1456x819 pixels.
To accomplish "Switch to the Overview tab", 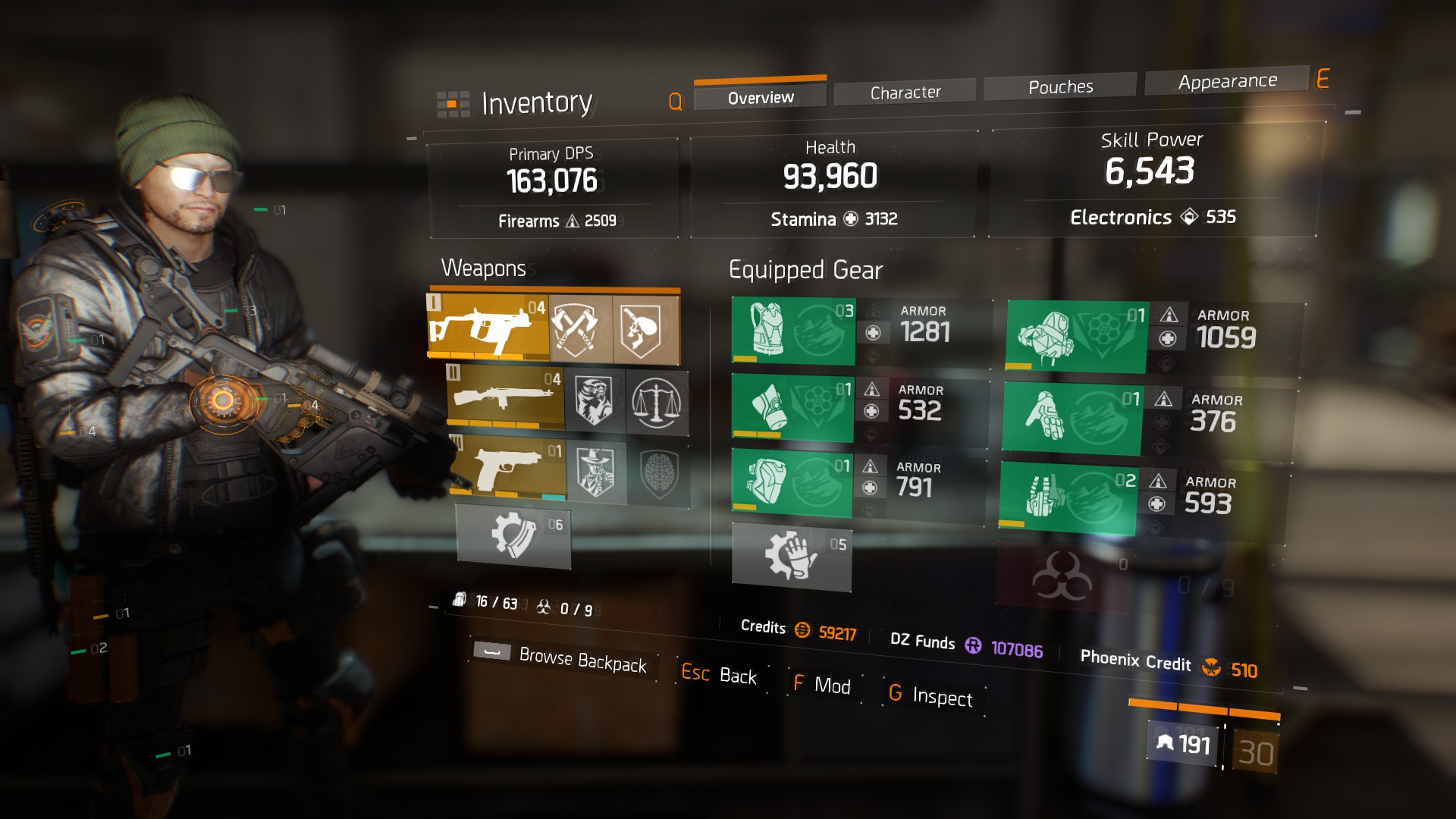I will click(760, 98).
